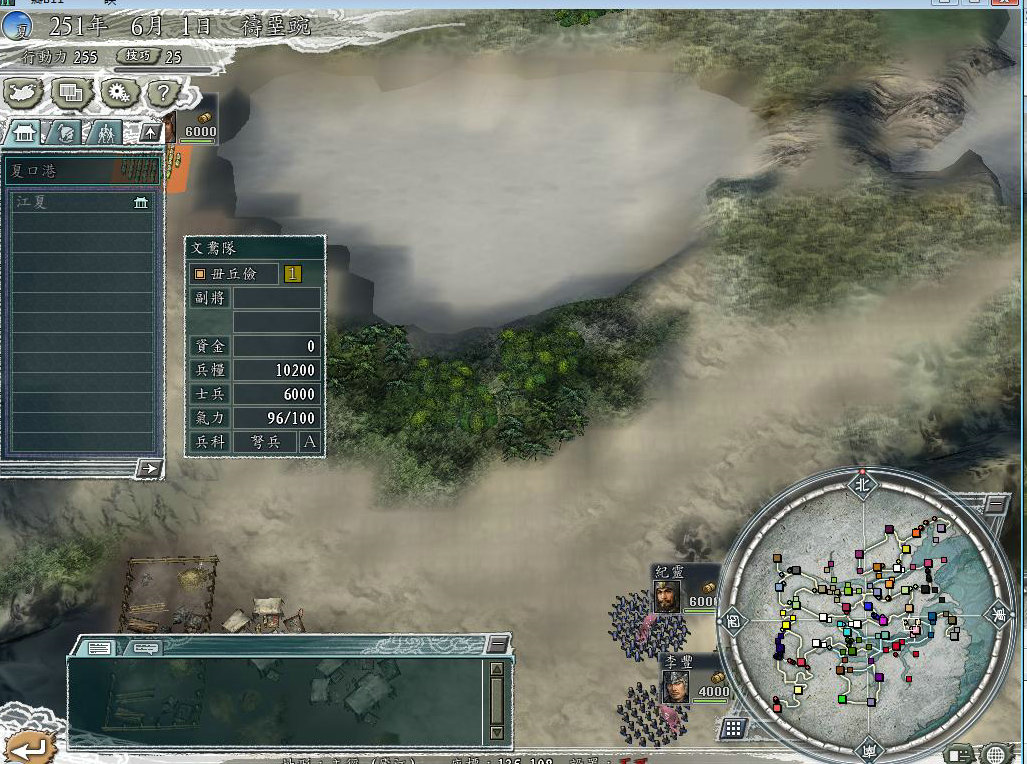Screen dimensions: 1027x764
Task: Click the message log scroll-down arrow
Action: [x=497, y=733]
